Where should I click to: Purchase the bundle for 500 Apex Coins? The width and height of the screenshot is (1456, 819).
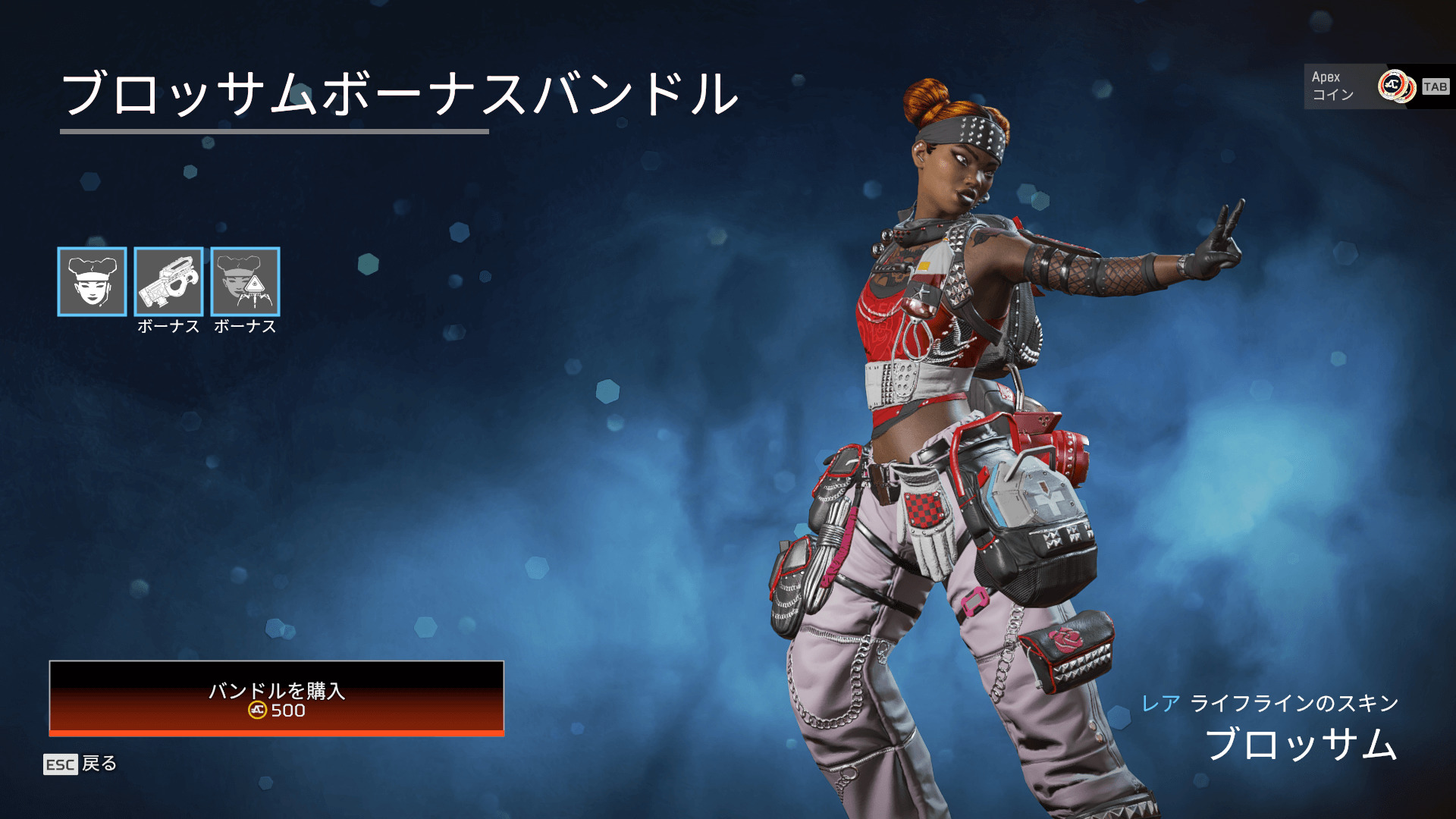pos(277,698)
